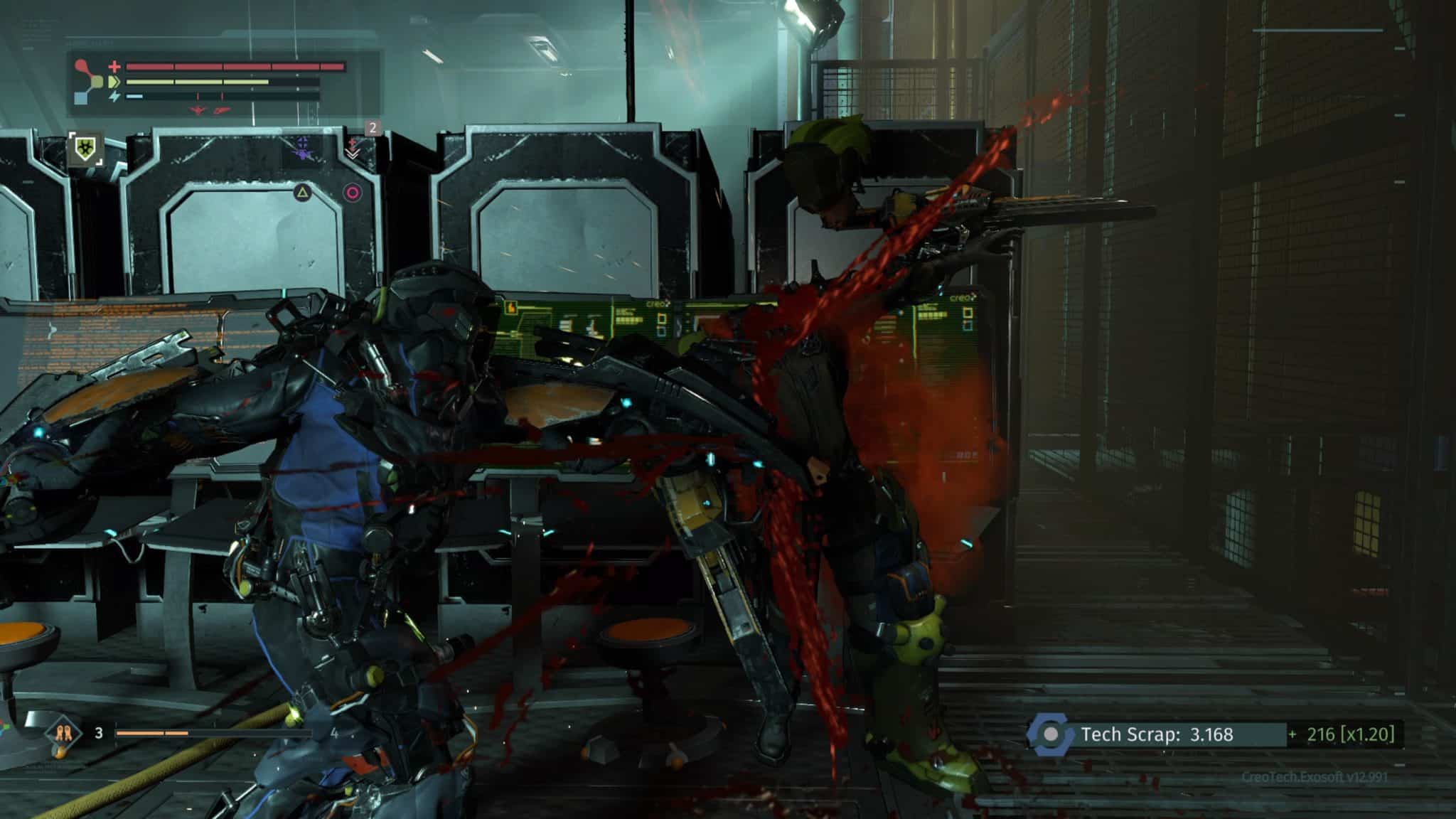1456x819 pixels.
Task: Use the red health injectable icon
Action: click(x=353, y=147)
